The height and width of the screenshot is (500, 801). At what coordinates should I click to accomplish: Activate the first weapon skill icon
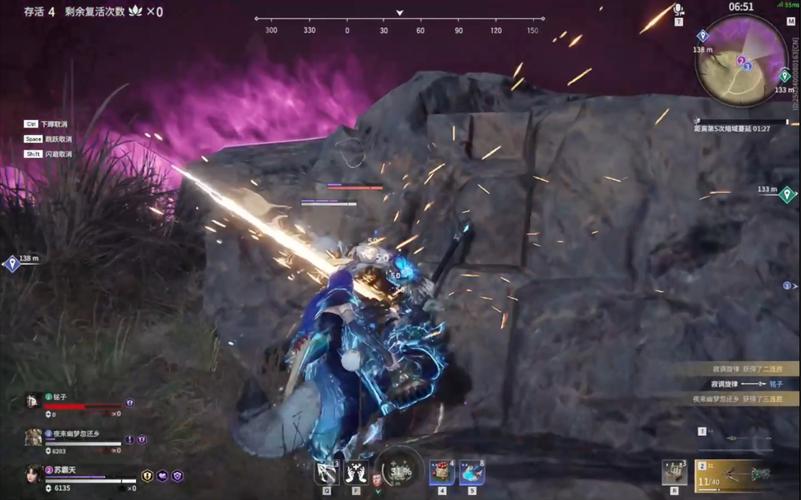click(x=326, y=471)
